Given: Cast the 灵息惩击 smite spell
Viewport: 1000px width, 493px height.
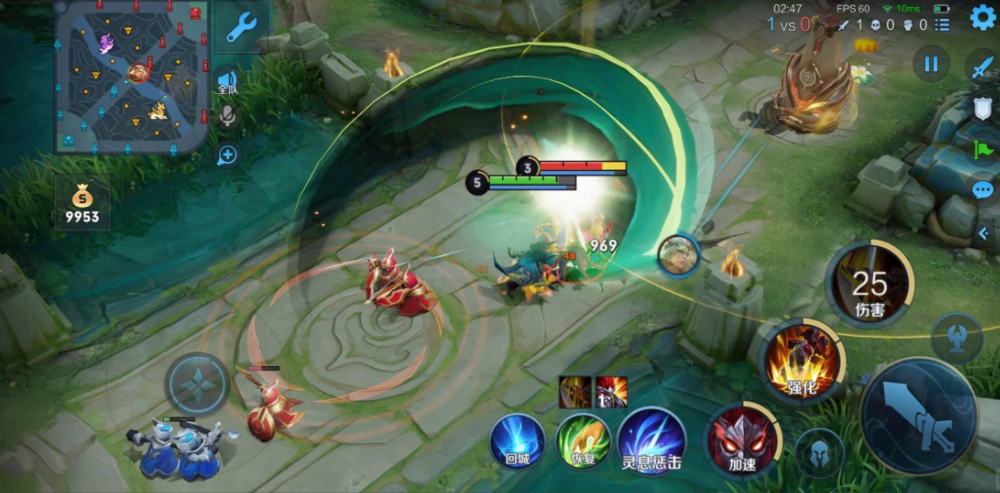Looking at the screenshot, I should point(651,441).
